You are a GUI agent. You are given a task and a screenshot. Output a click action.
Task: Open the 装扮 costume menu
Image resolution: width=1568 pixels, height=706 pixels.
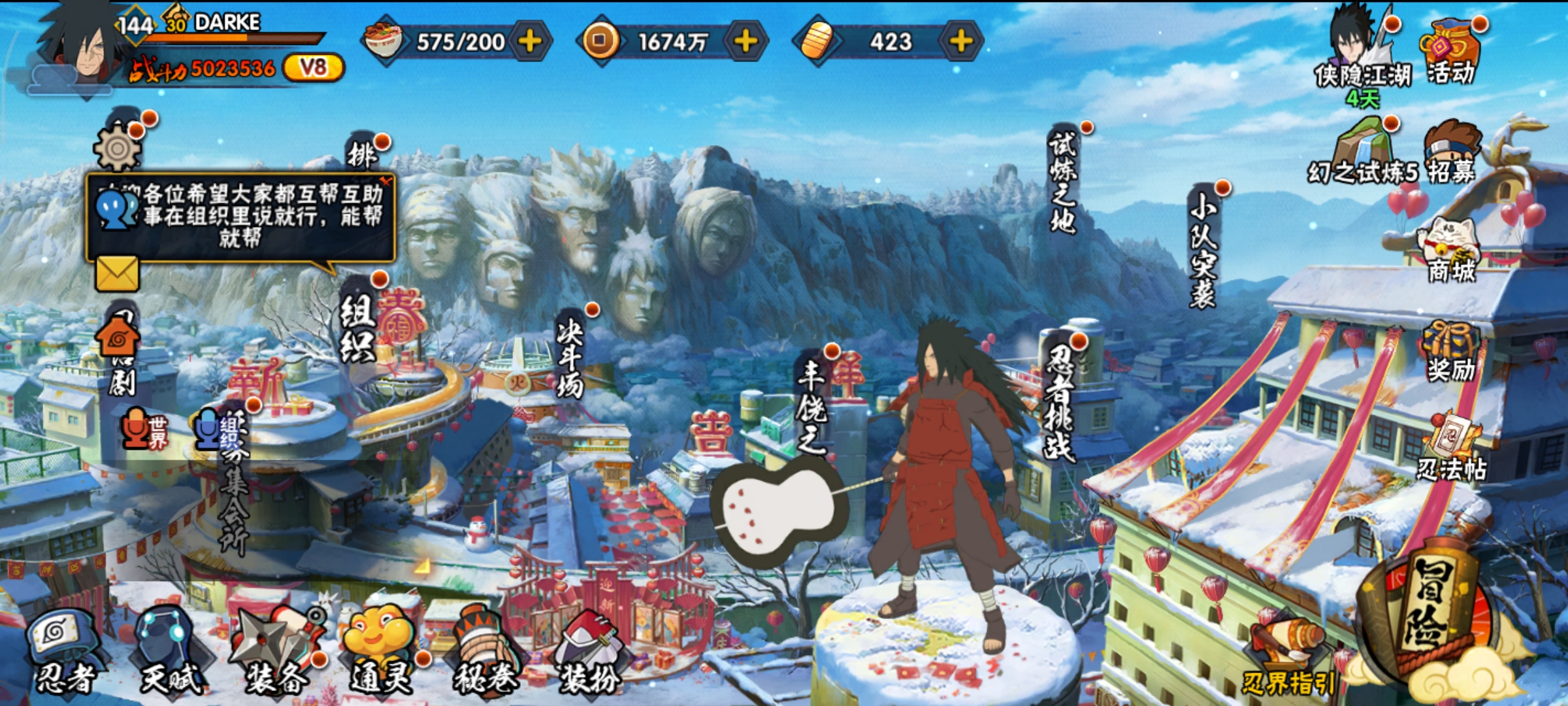pyautogui.click(x=589, y=650)
